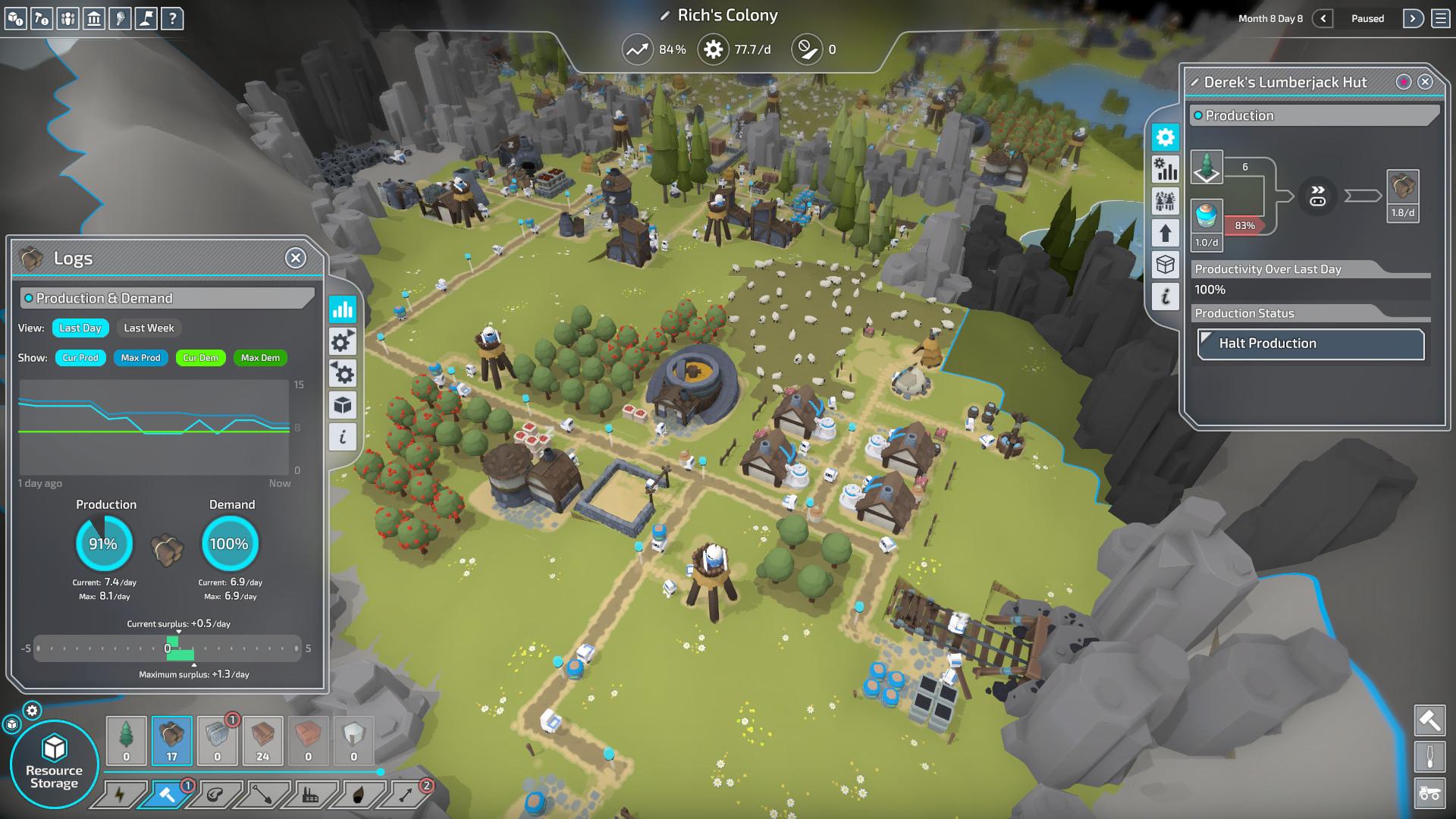
Task: Open the hammer build category
Action: click(x=167, y=795)
